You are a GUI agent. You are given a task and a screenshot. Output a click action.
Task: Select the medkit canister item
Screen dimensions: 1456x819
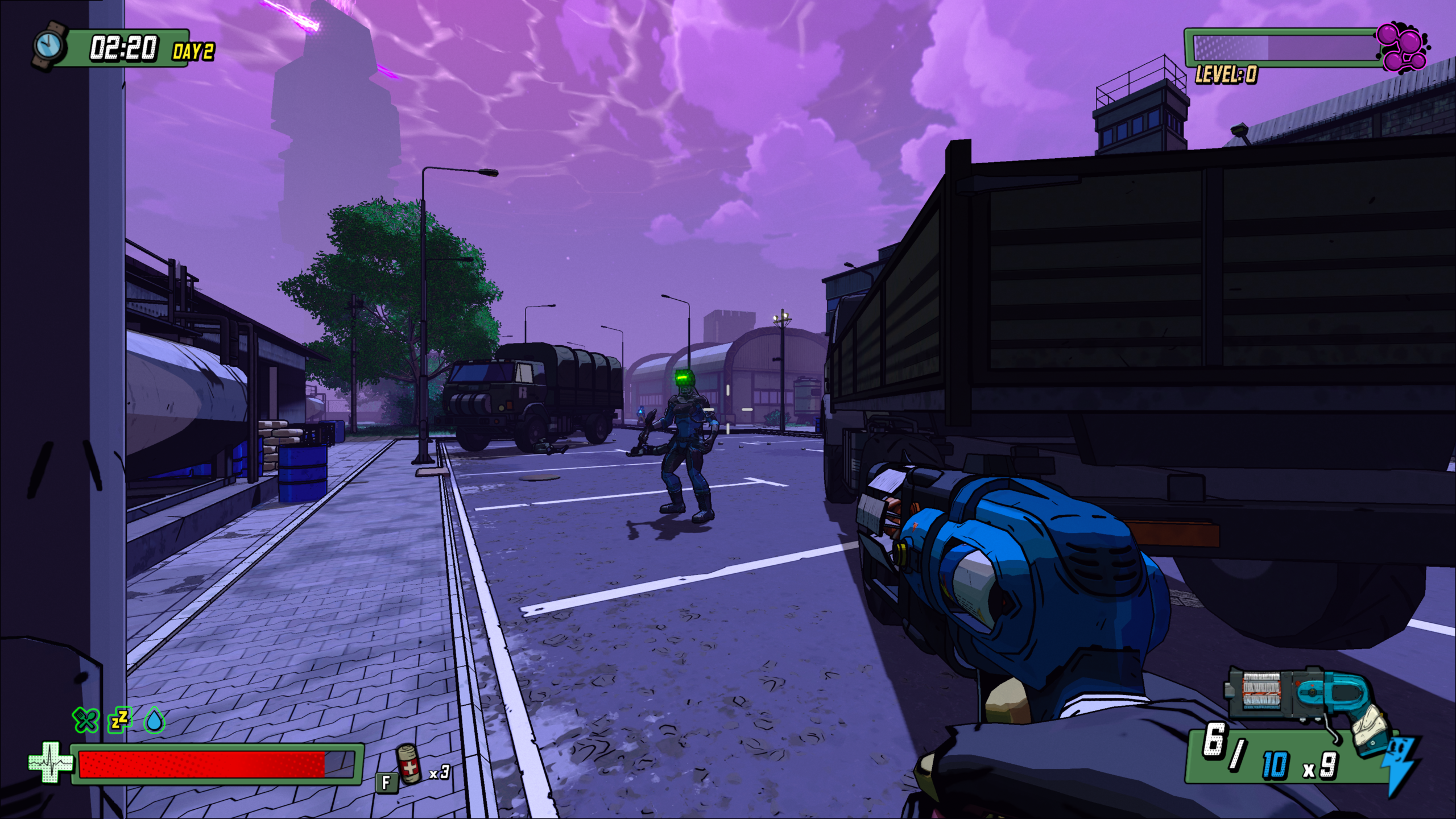(409, 764)
